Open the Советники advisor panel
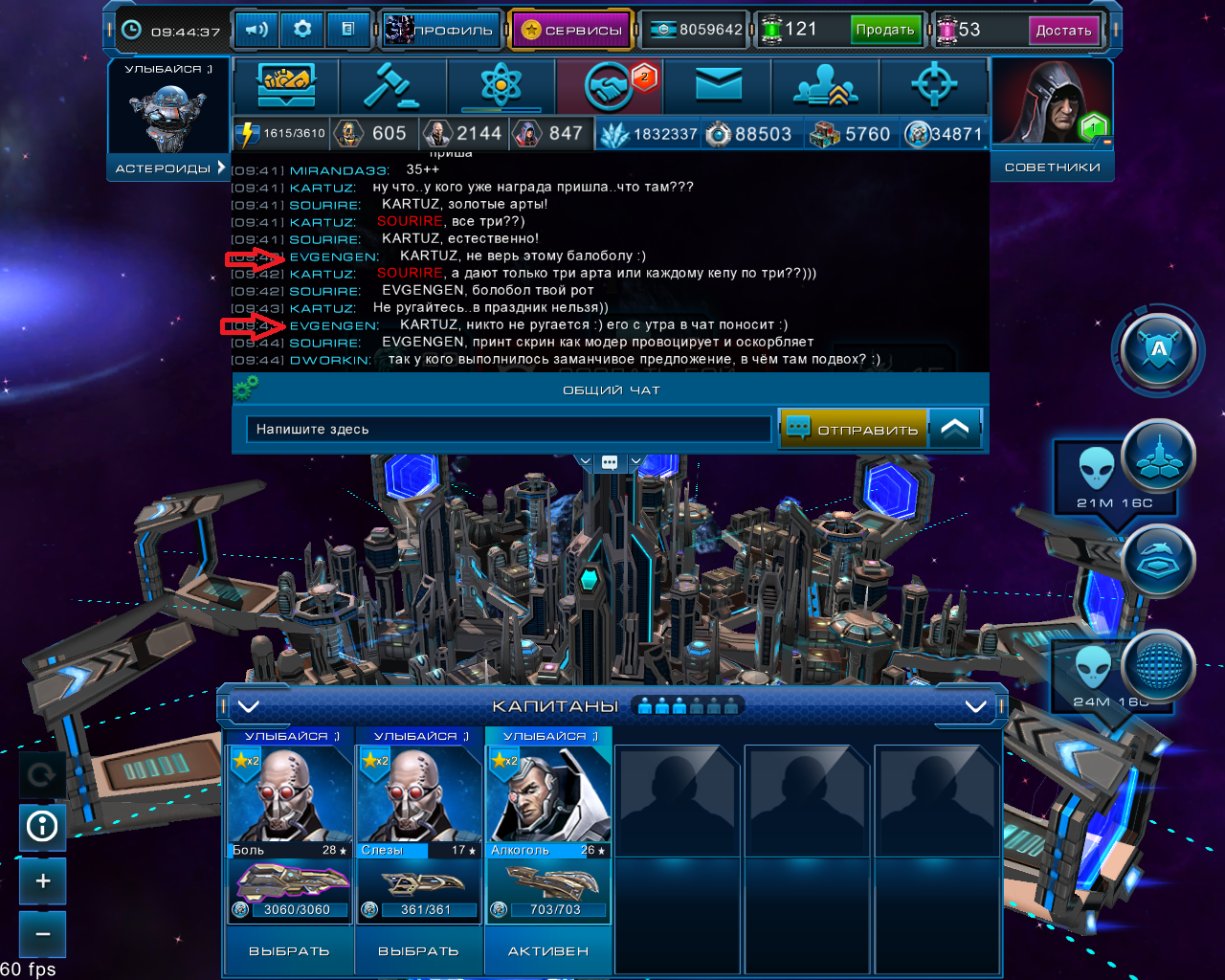 pyautogui.click(x=1052, y=167)
